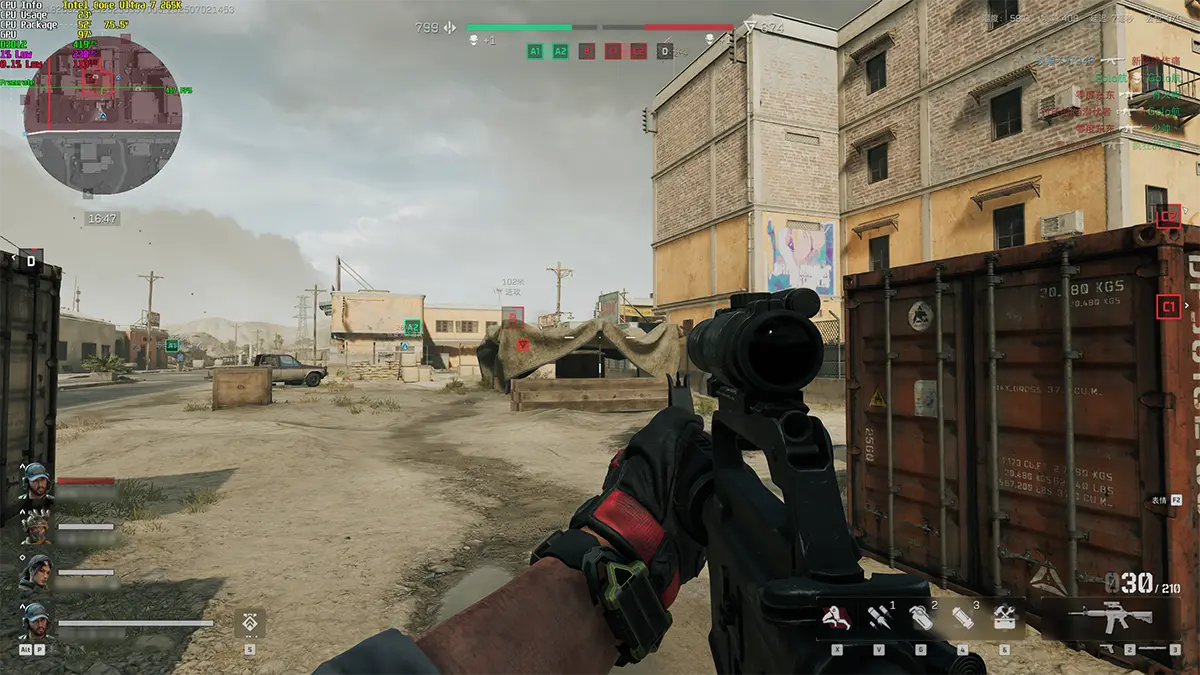The image size is (1200, 675).
Task: Select the A1 objective indicator
Action: pos(535,51)
